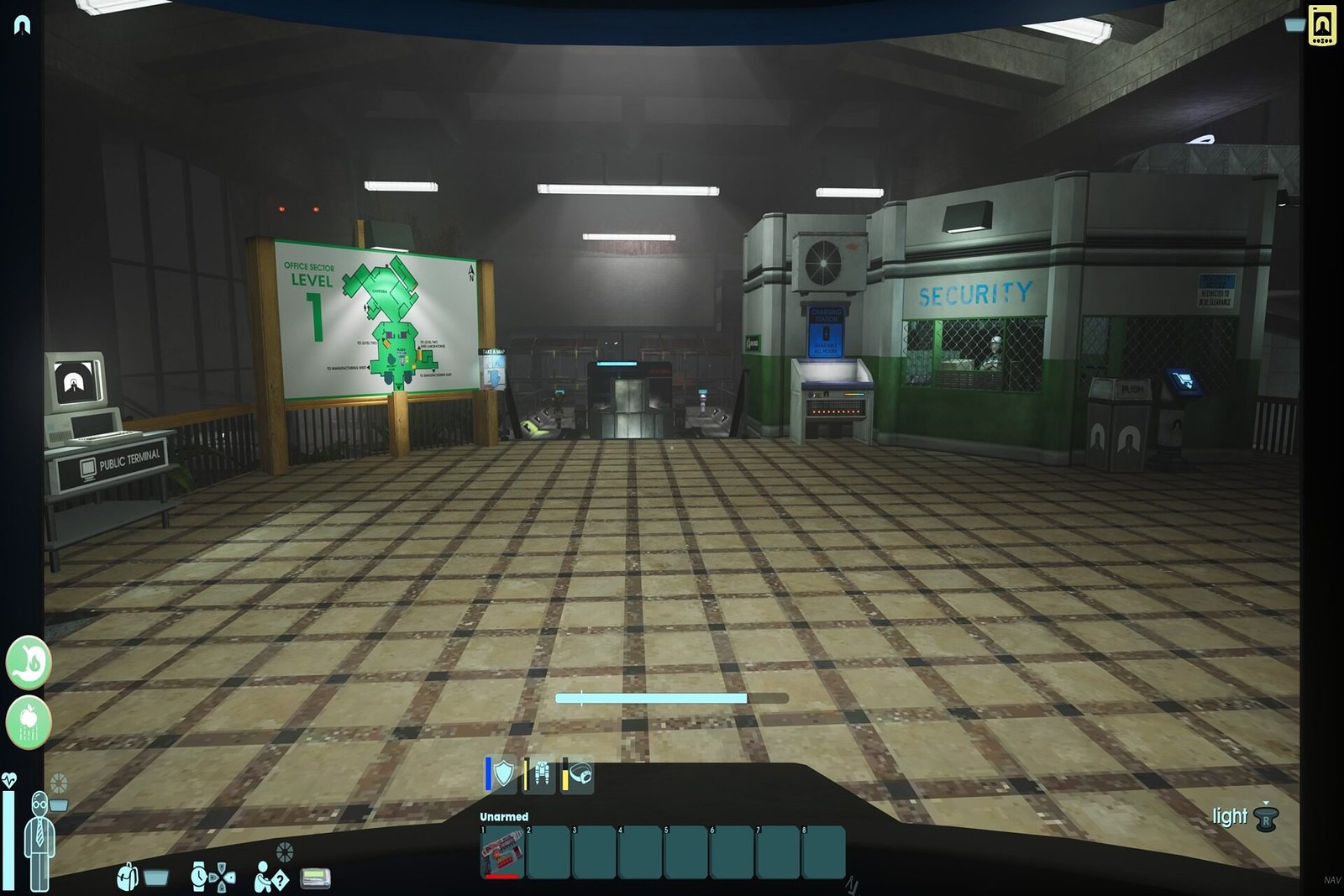Select the red pistol in hotbar slot 1
Image resolution: width=1344 pixels, height=896 pixels.
coord(503,852)
